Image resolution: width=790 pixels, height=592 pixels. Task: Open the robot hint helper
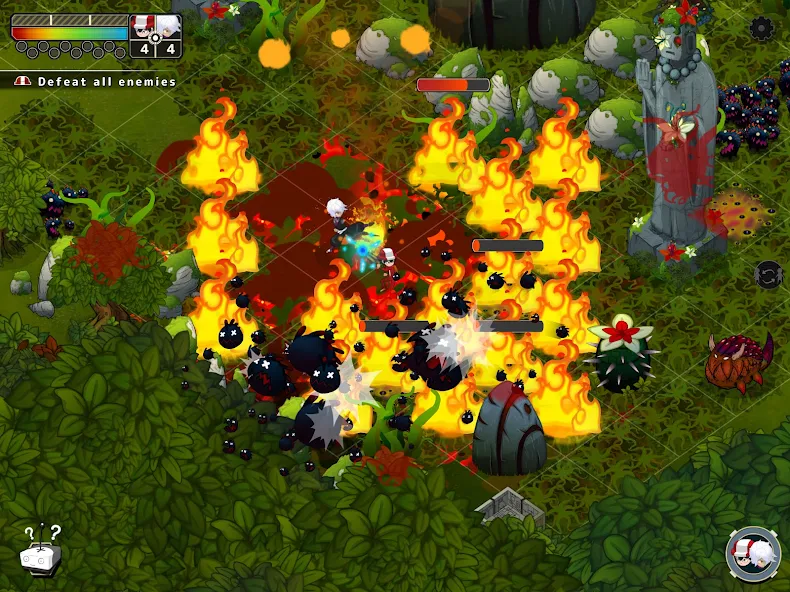coord(41,550)
